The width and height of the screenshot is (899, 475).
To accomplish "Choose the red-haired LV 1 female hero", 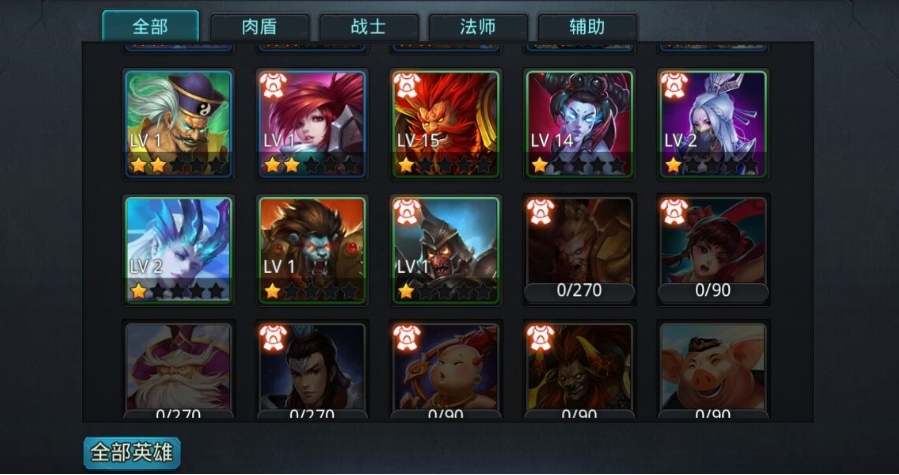I will tap(313, 123).
